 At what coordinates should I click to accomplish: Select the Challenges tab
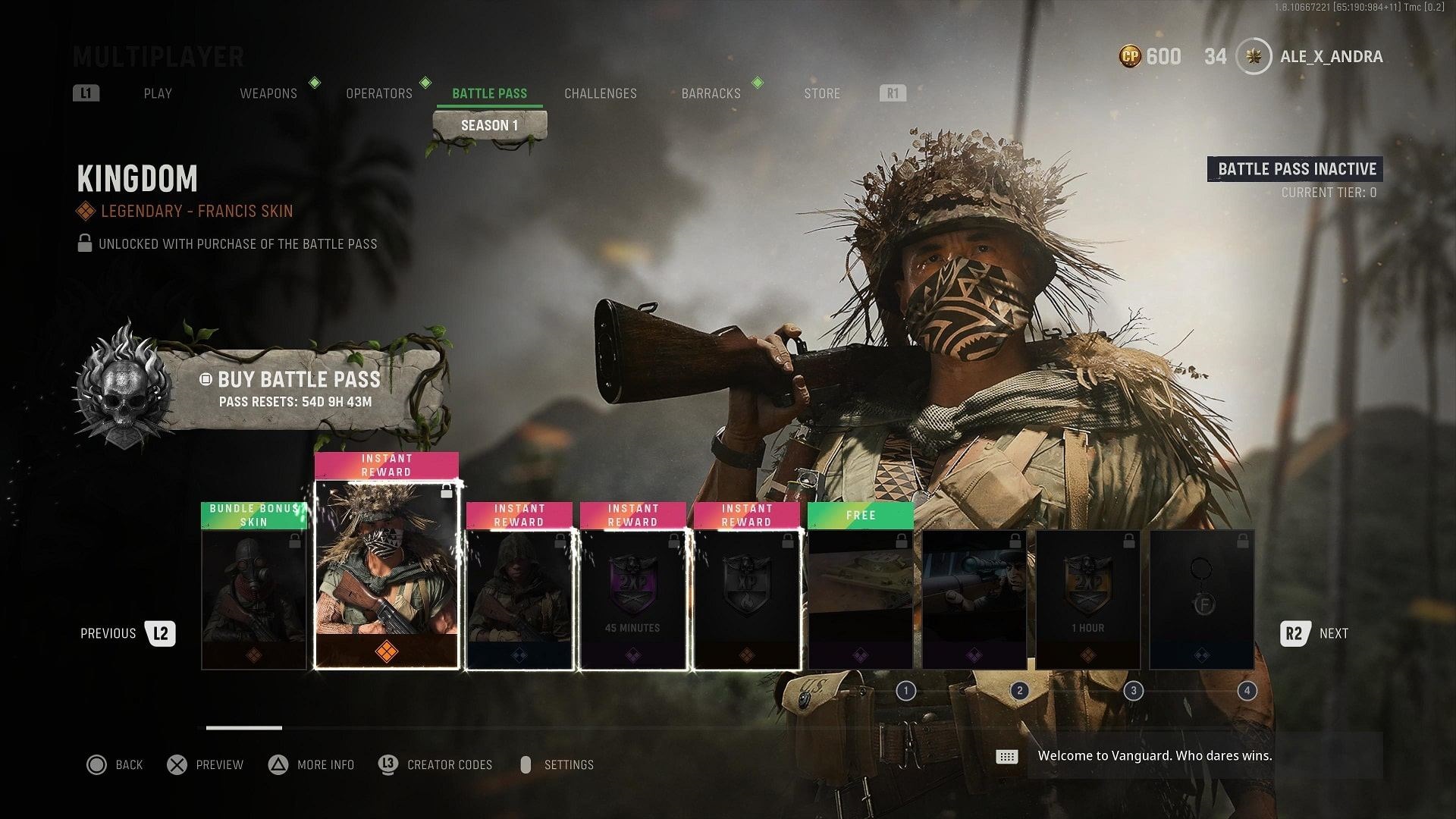[601, 93]
